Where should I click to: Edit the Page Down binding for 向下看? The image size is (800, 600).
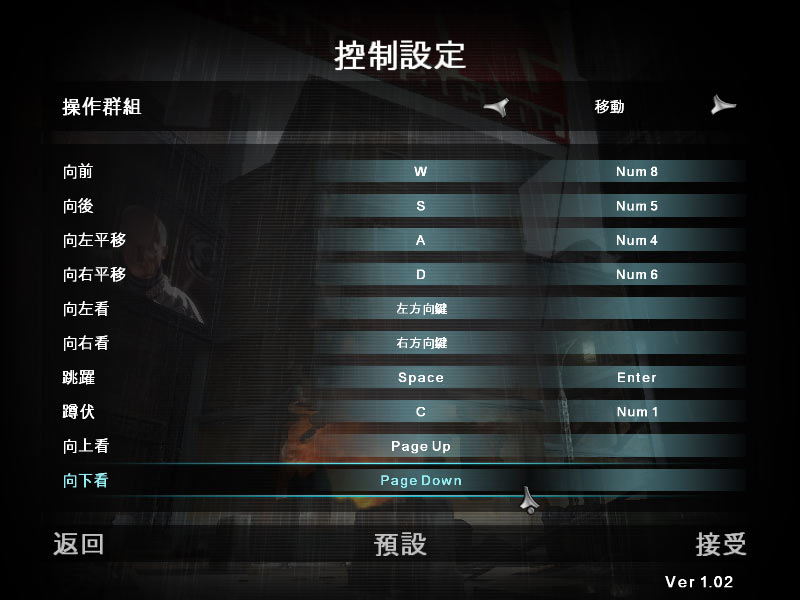click(x=421, y=480)
